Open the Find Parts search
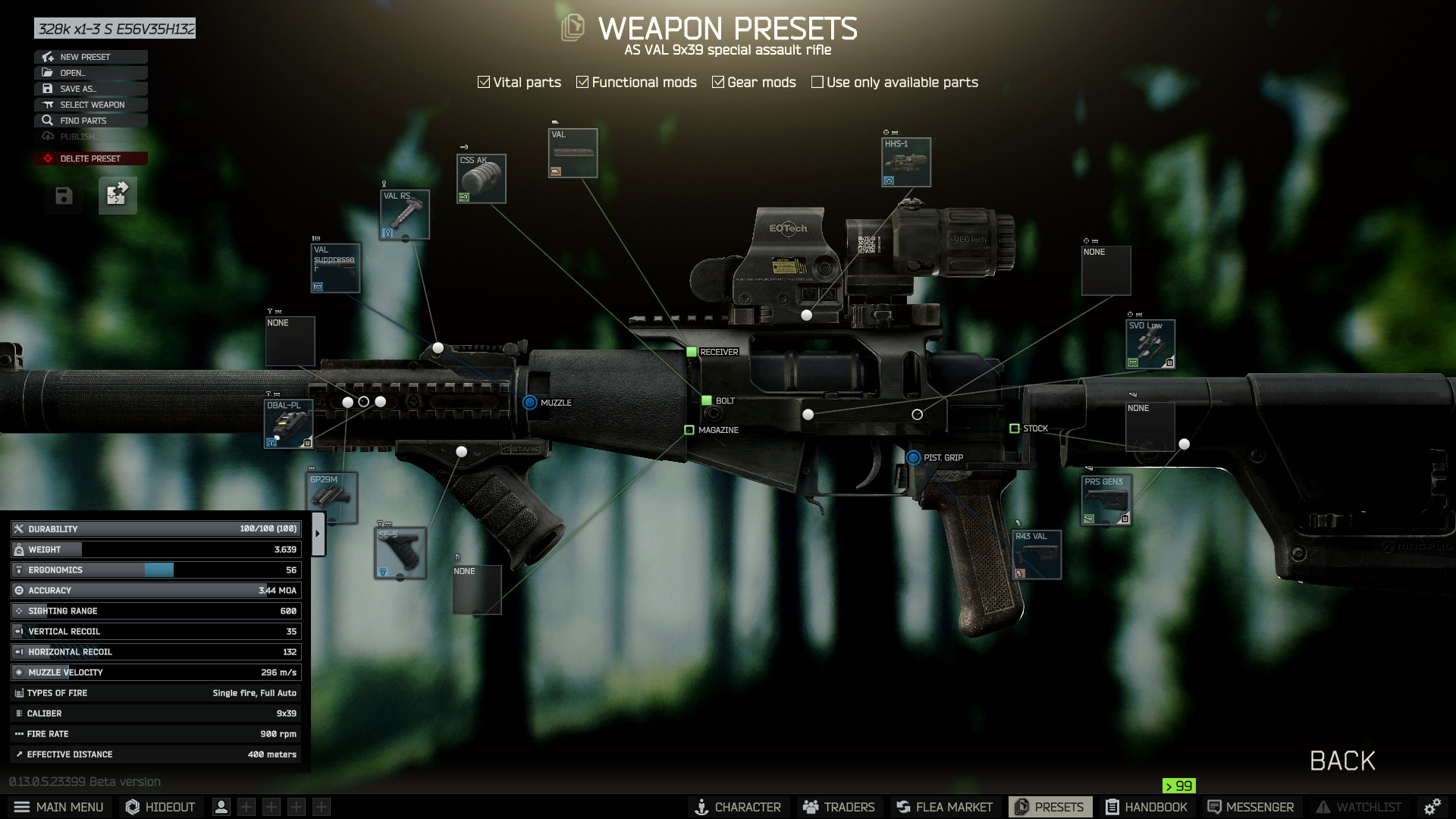The image size is (1456, 819). [x=90, y=121]
